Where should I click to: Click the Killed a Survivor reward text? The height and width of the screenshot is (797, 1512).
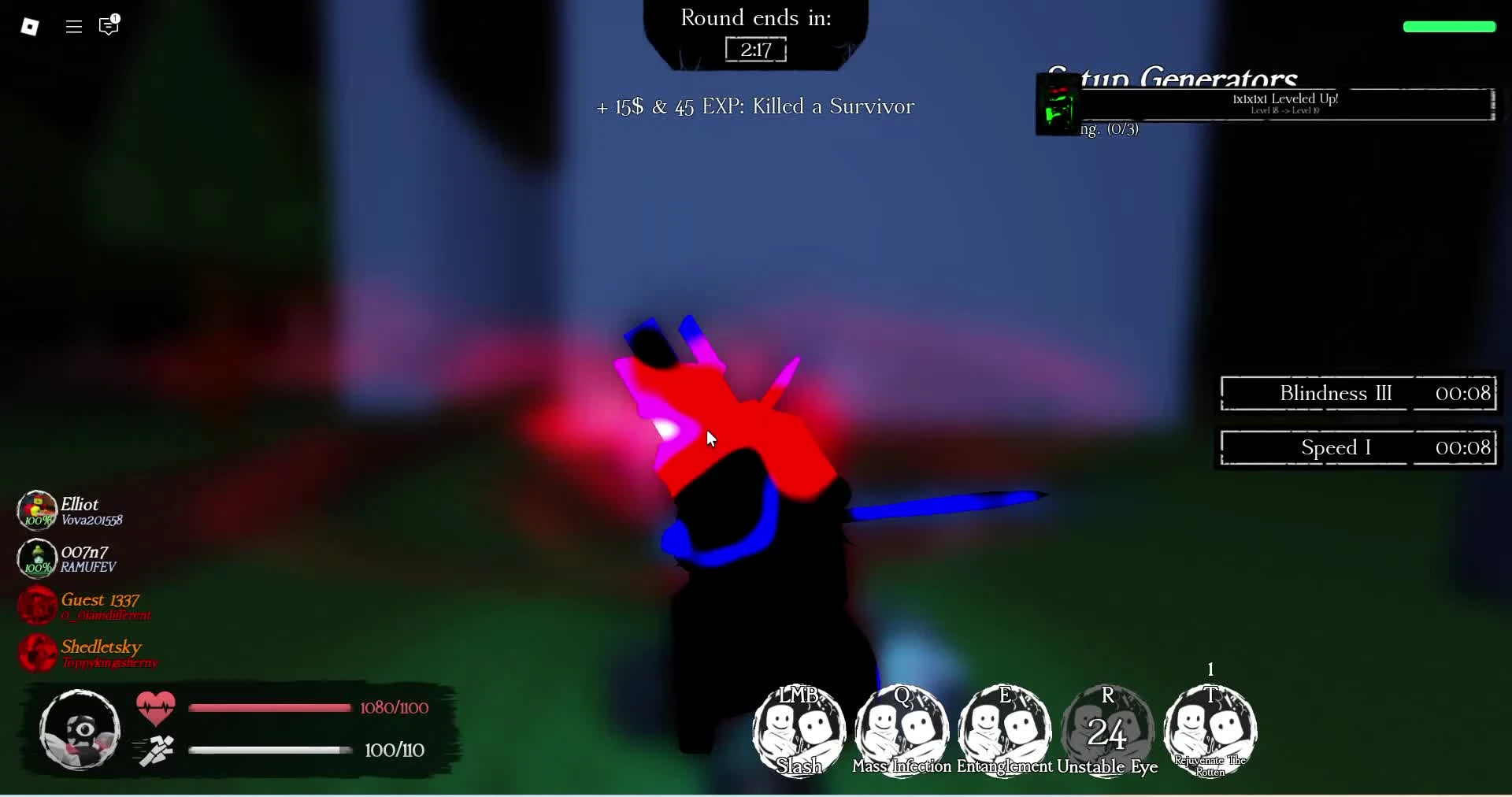[754, 106]
